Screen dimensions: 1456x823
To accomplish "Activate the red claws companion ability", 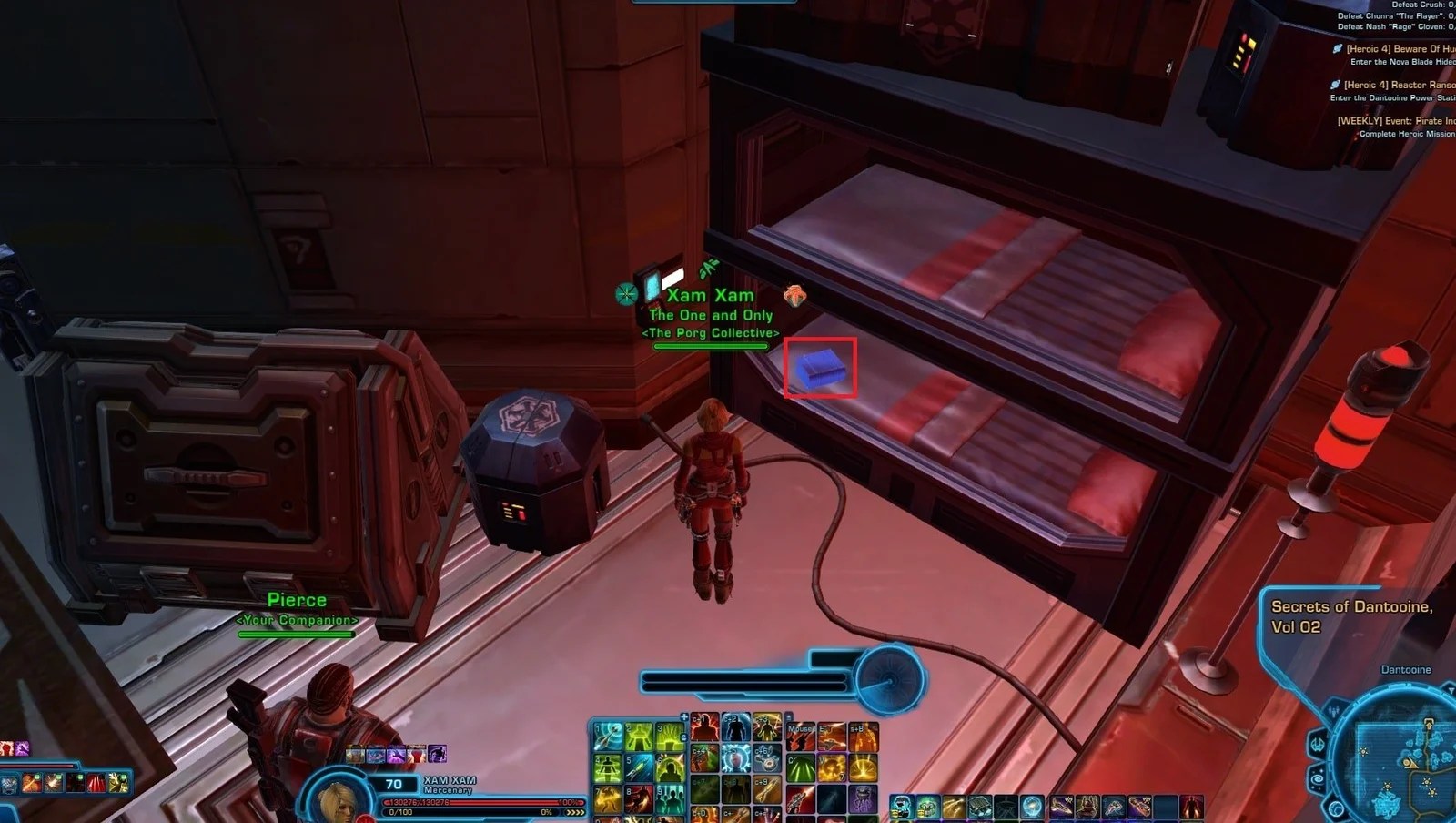I will point(96,782).
